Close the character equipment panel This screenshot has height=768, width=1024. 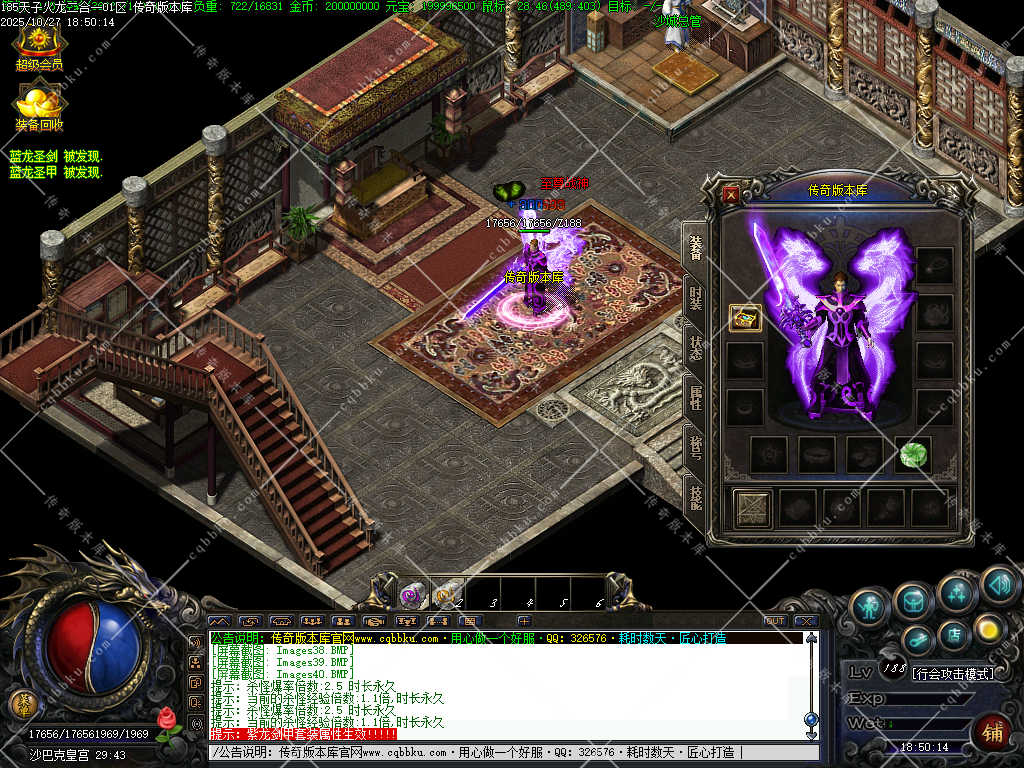point(730,195)
